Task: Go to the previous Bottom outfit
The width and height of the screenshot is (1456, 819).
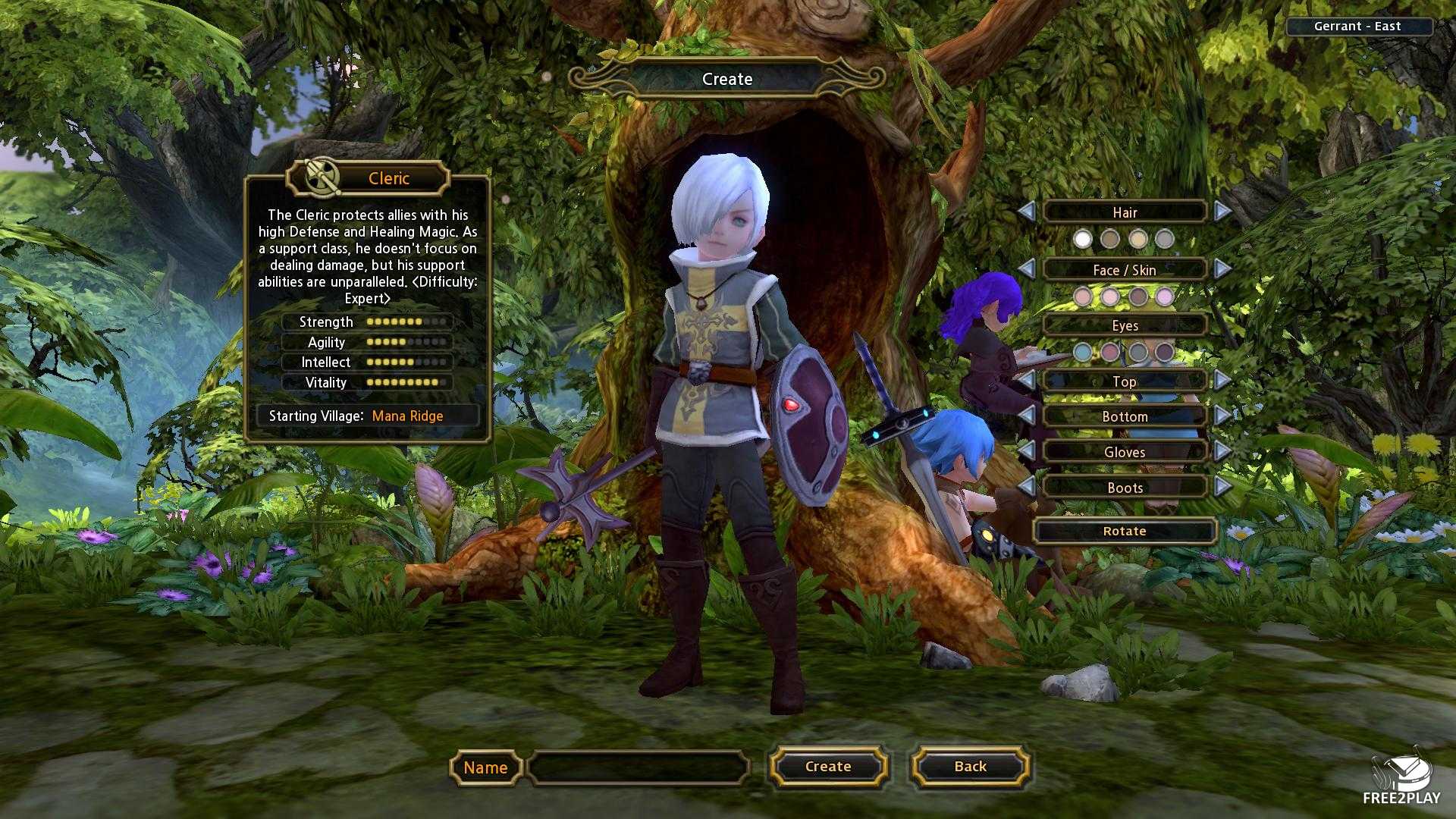Action: point(1026,416)
